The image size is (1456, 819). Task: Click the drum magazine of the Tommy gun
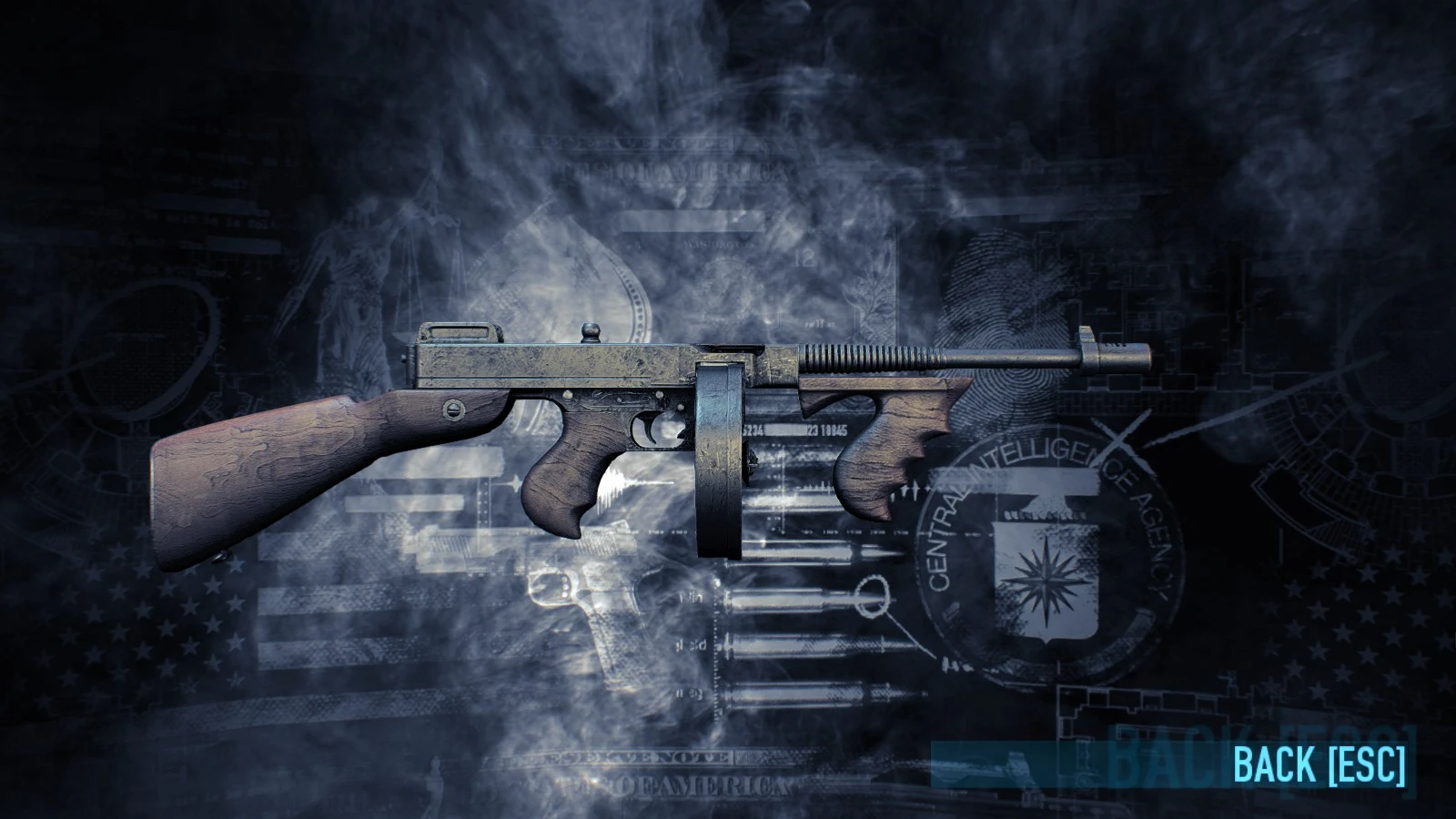[x=719, y=464]
